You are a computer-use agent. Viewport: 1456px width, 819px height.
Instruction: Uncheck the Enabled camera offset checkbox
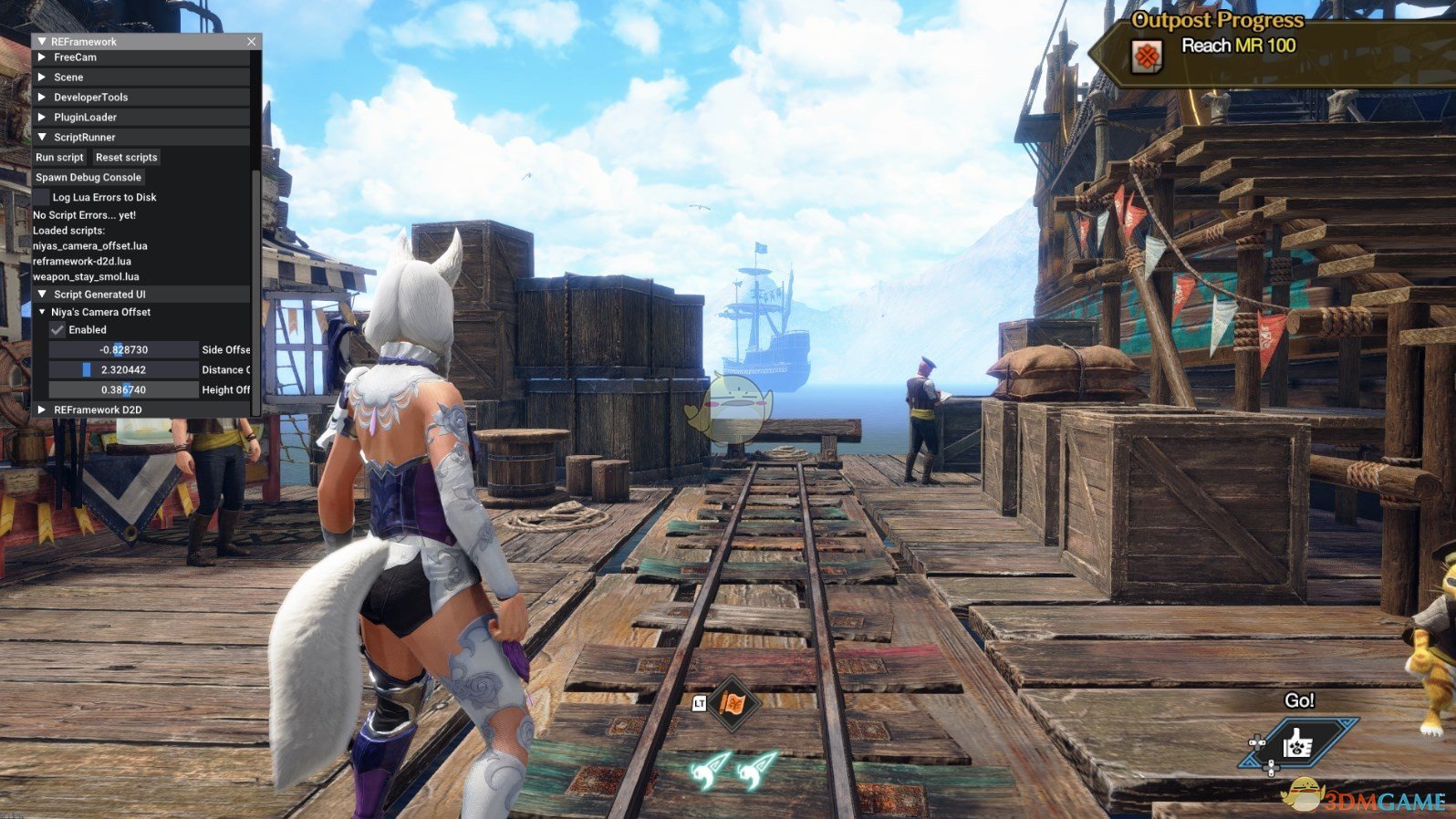pyautogui.click(x=57, y=330)
